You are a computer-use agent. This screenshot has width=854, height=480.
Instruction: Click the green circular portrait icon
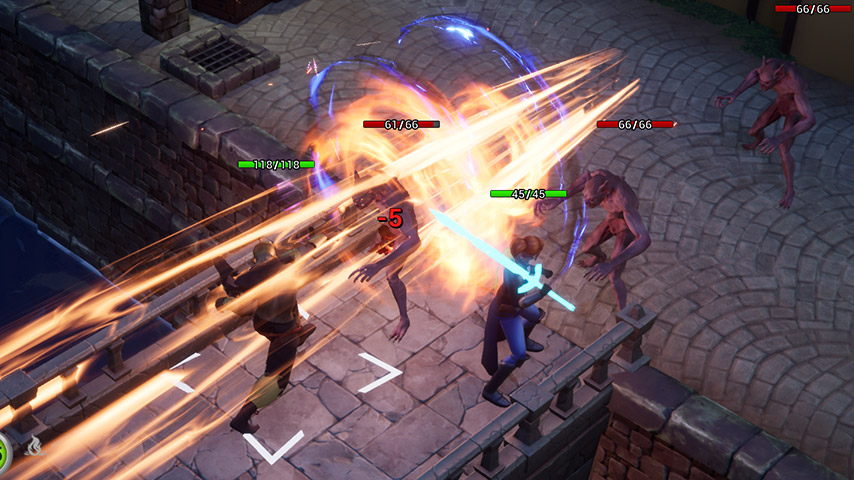(3, 452)
